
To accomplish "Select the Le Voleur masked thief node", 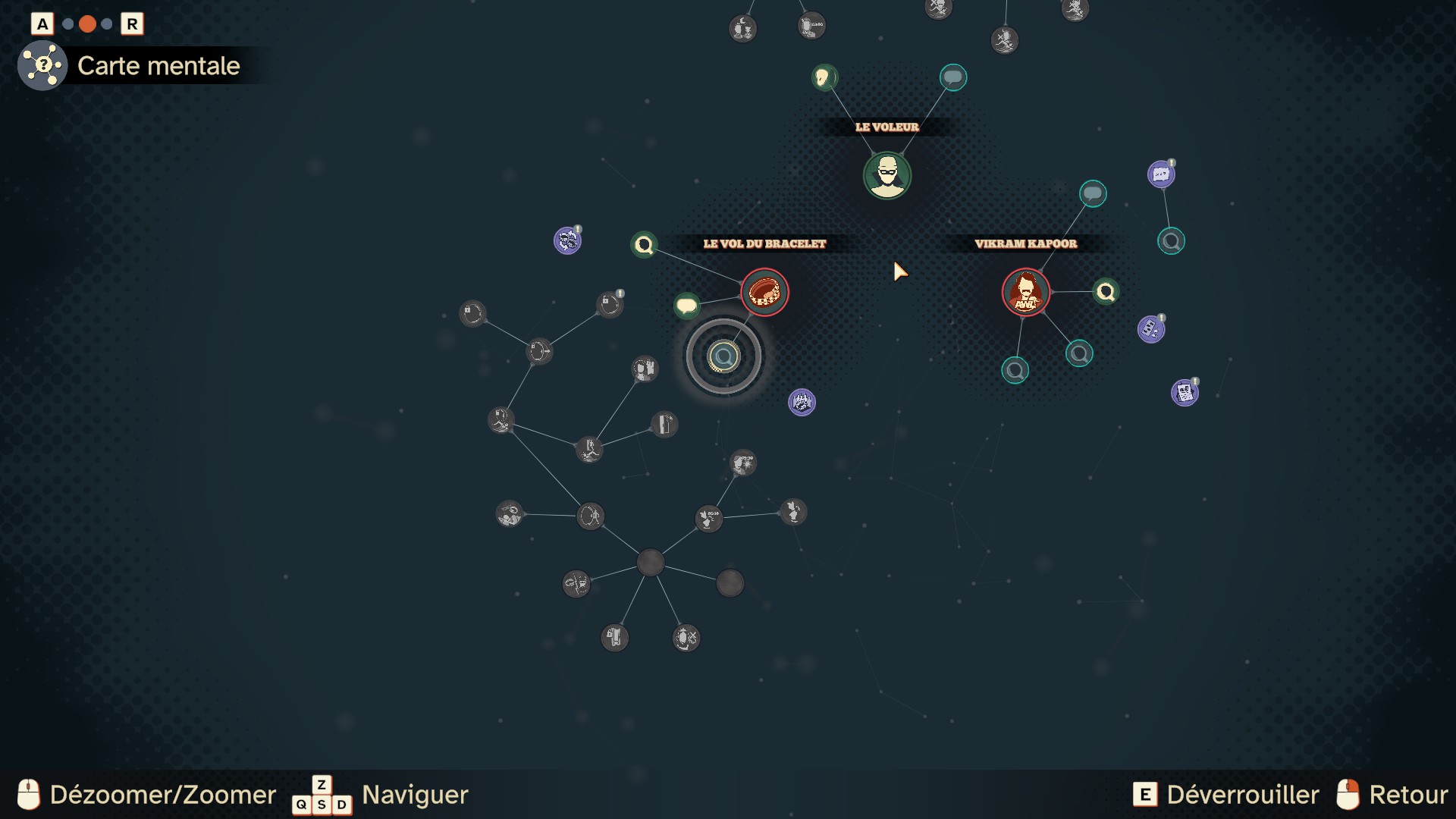I will 887,175.
